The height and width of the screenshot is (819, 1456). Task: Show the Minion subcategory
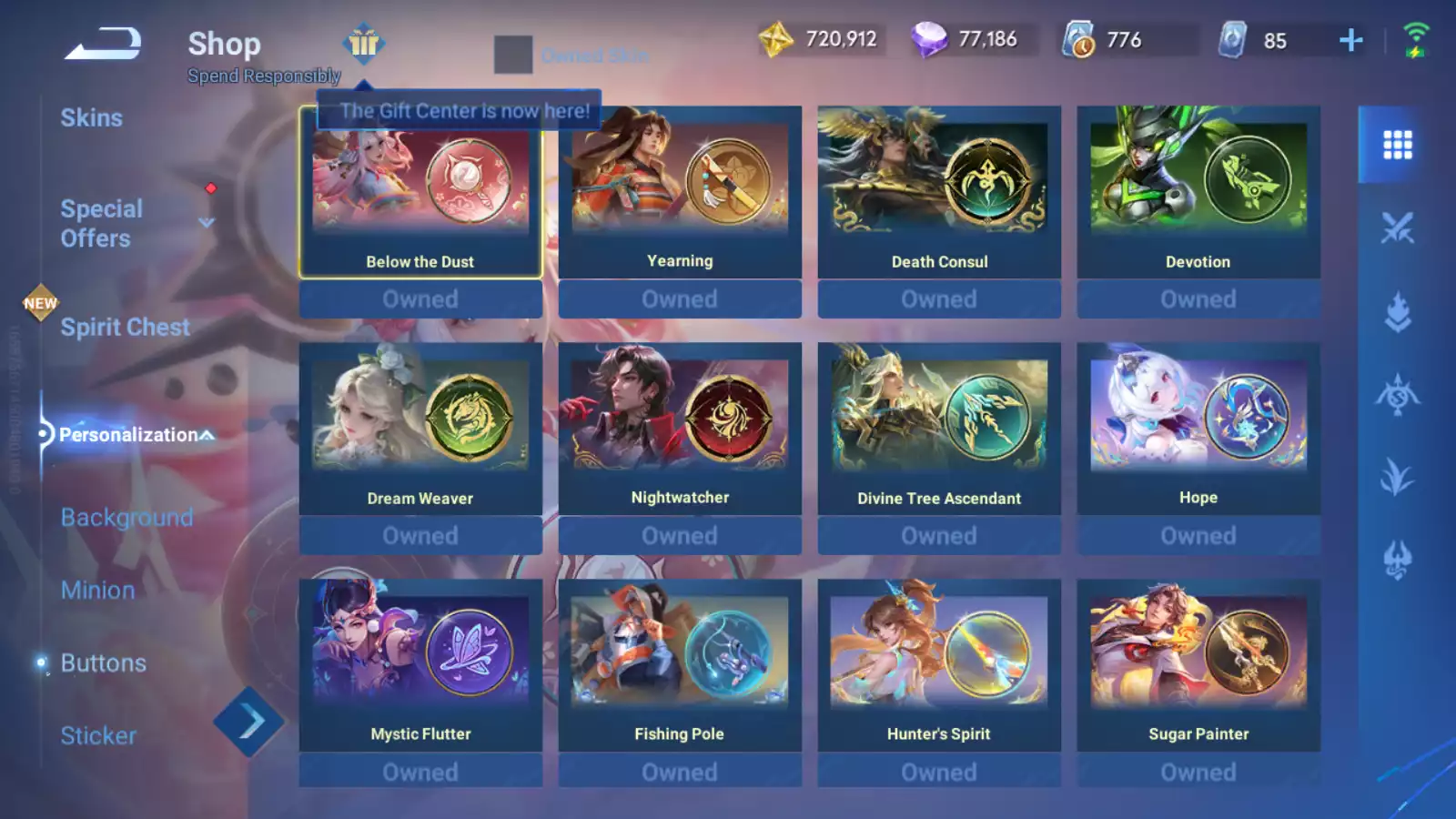98,590
